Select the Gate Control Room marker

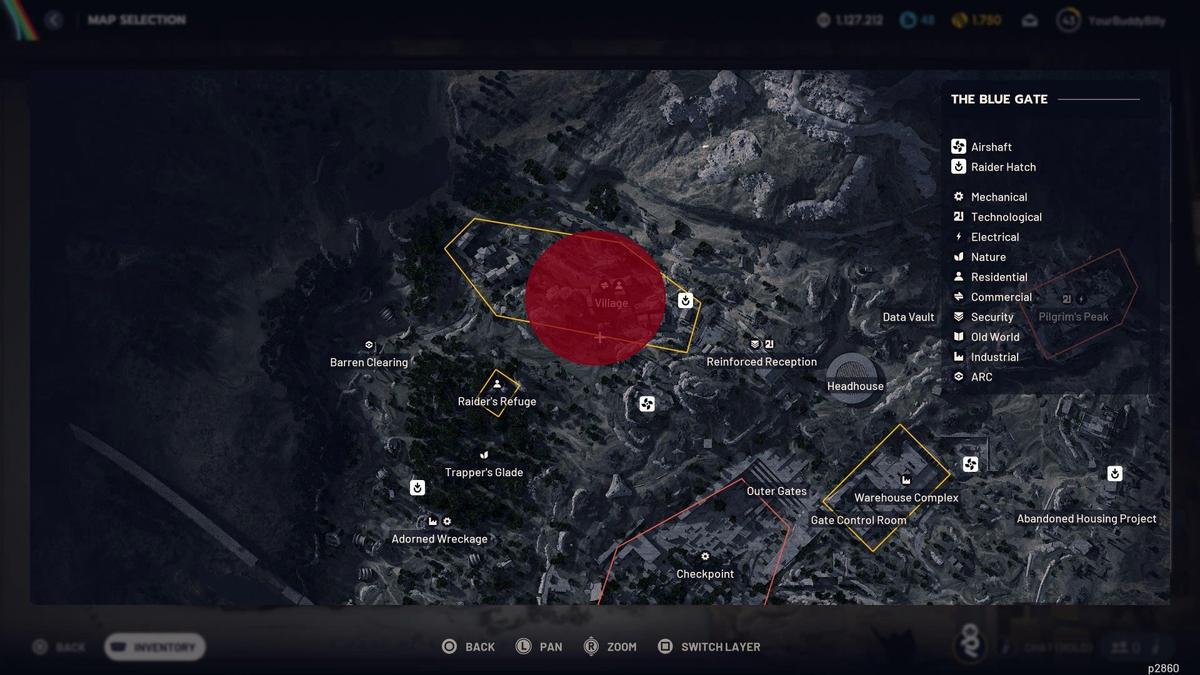[x=858, y=520]
